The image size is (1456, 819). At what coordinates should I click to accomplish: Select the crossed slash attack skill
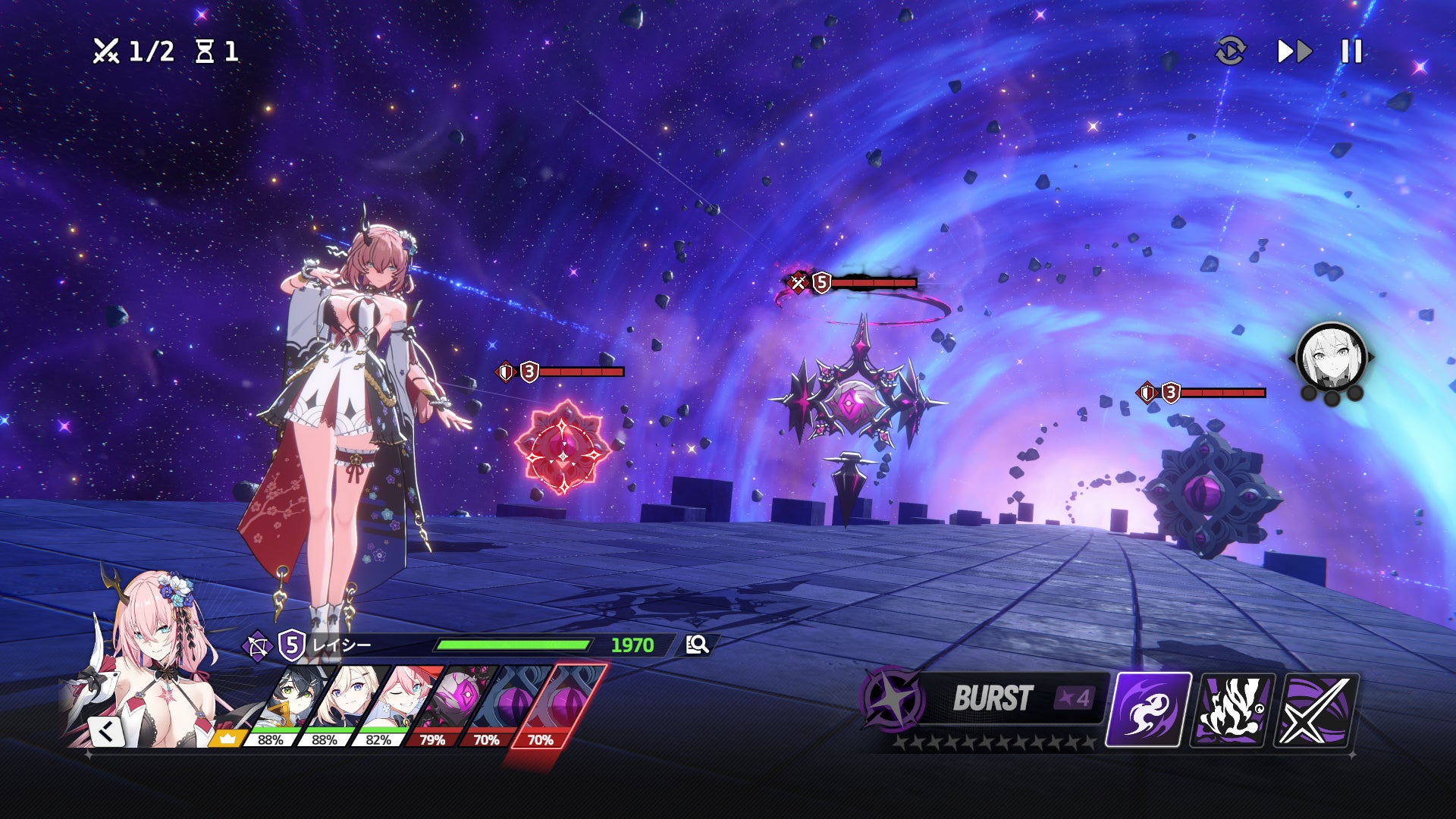click(x=1316, y=710)
